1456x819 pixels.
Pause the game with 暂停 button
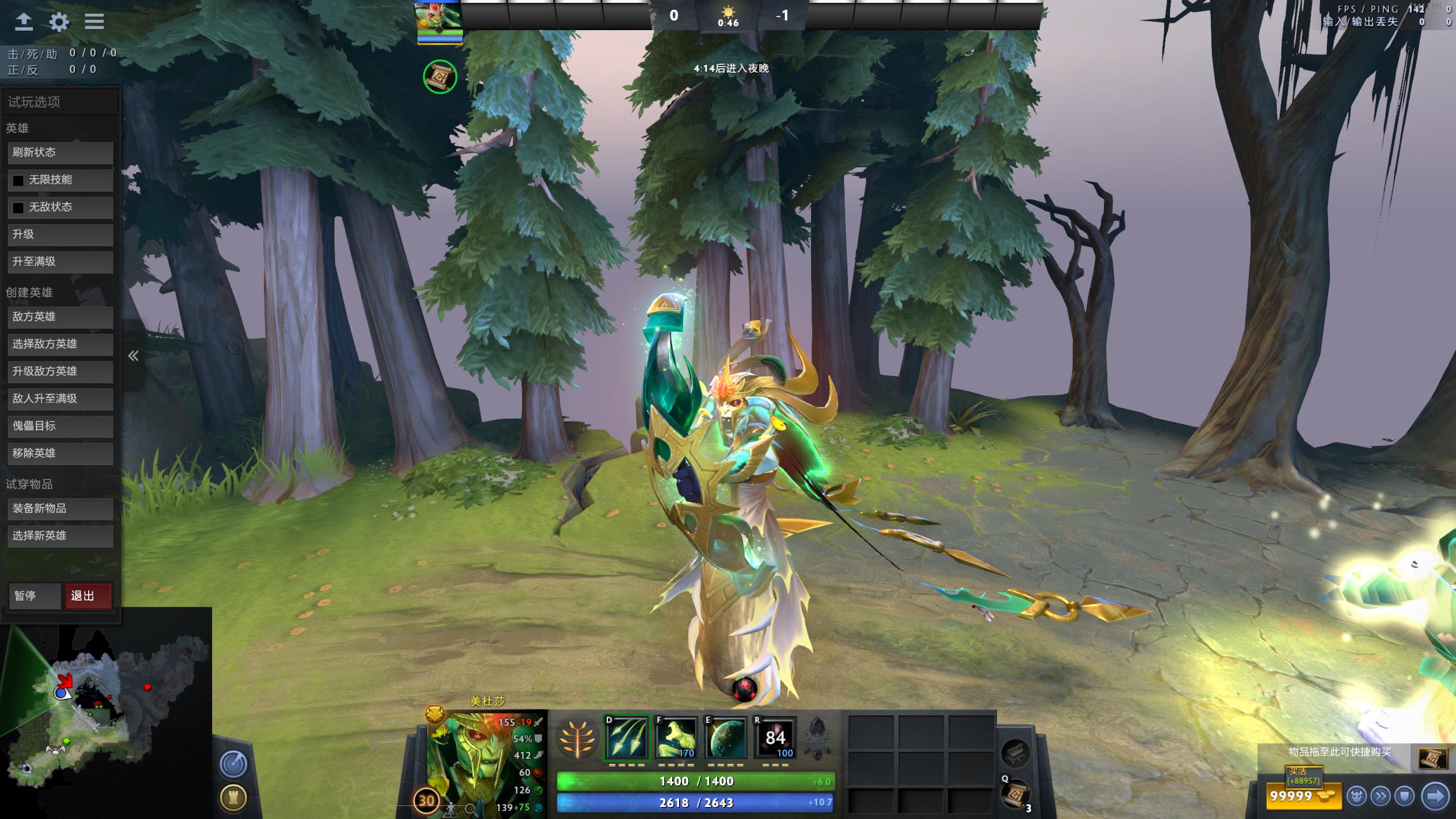point(34,596)
